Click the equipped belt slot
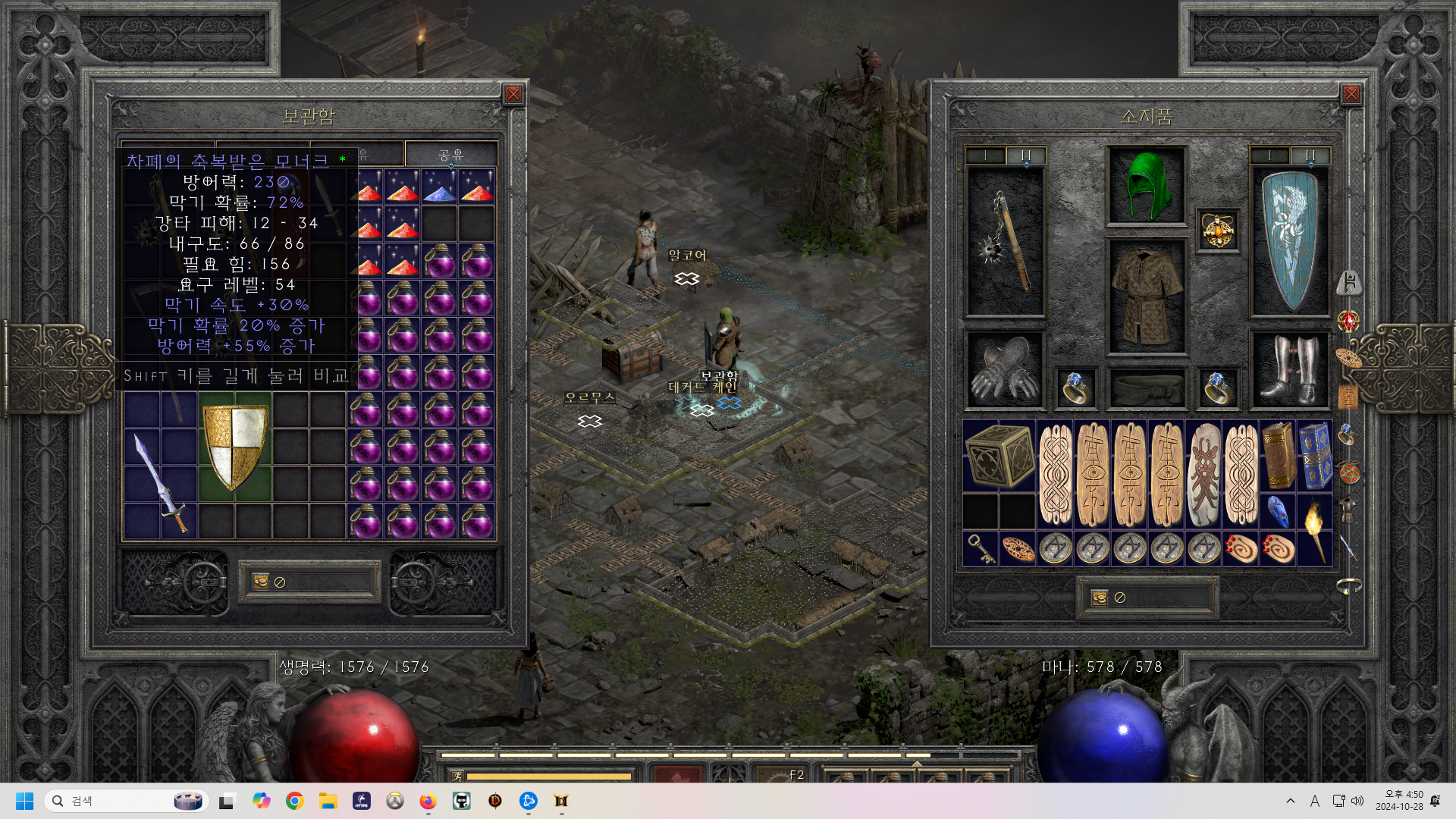Viewport: 1456px width, 819px height. pos(1146,388)
